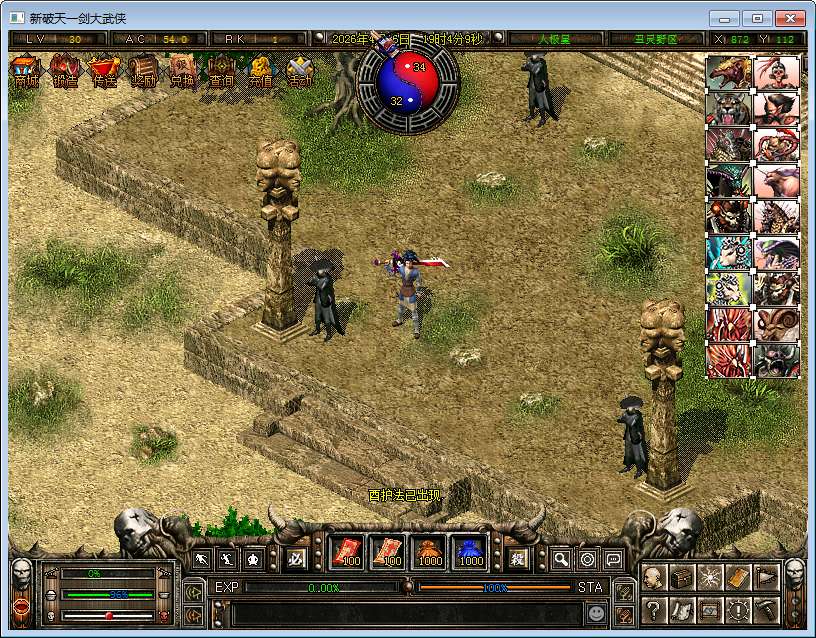Open the 活动 events menu

pyautogui.click(x=299, y=73)
